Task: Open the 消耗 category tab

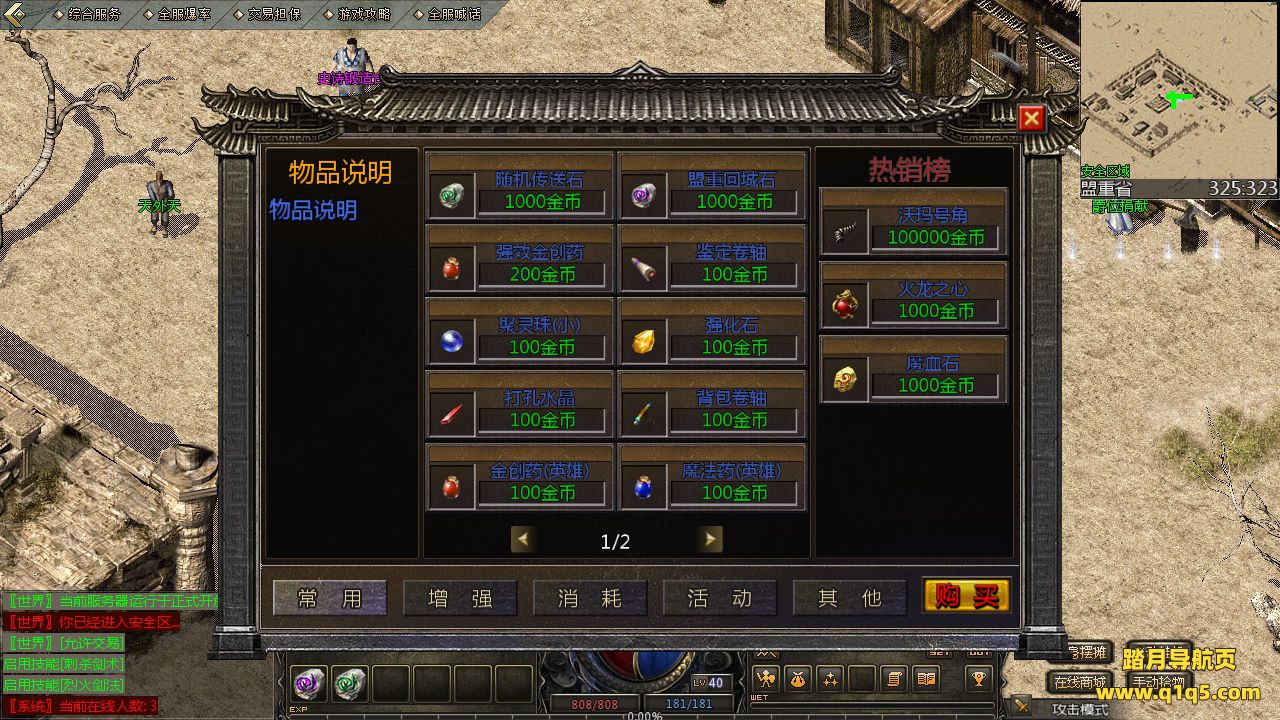Action: click(590, 598)
